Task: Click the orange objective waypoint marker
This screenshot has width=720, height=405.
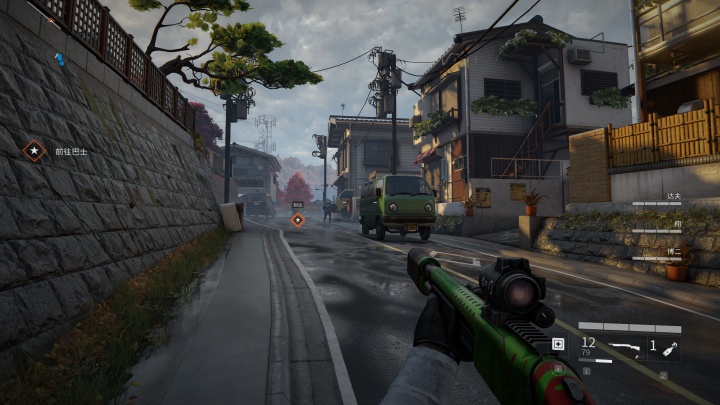Action: (x=297, y=220)
